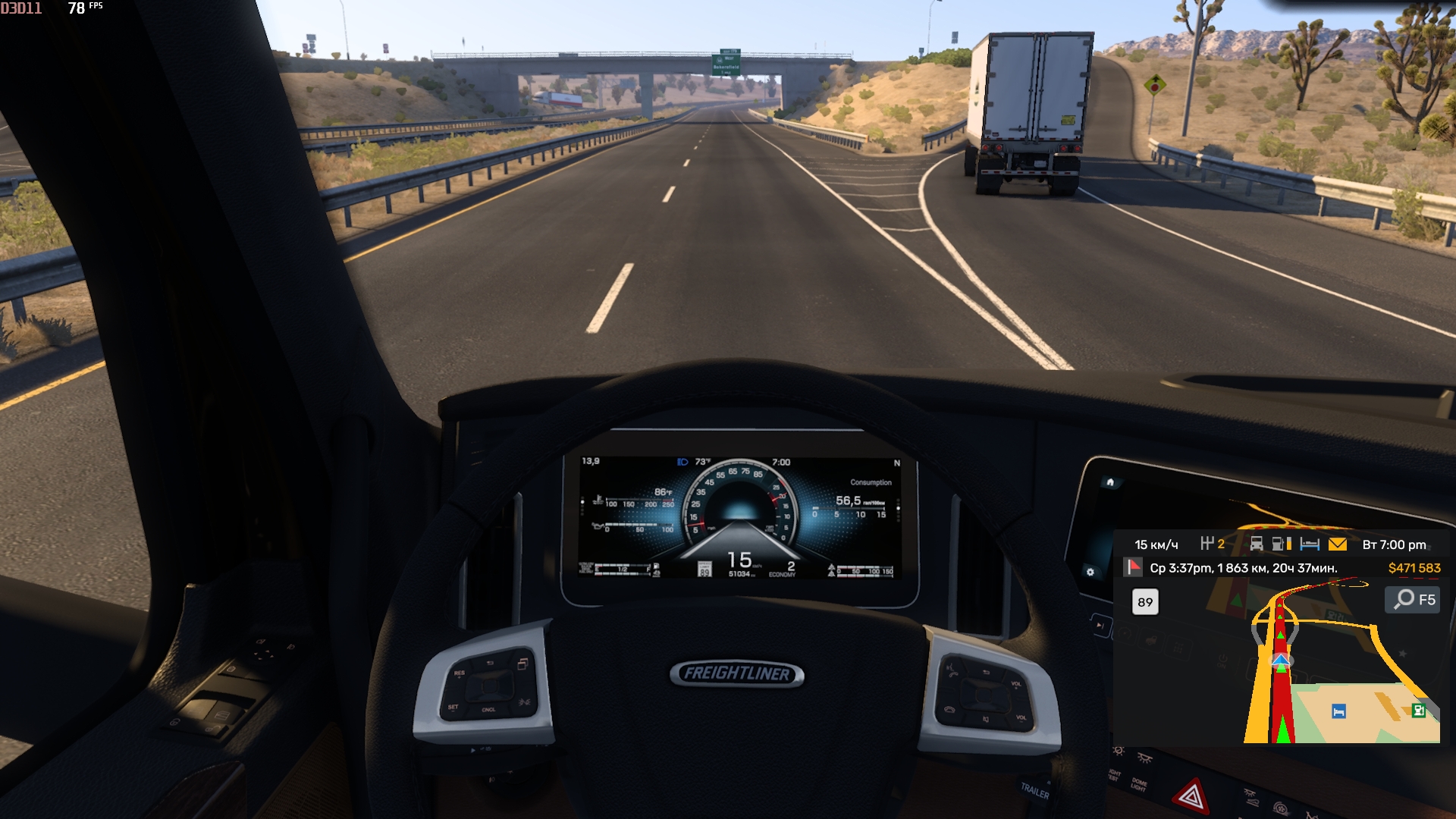Screen dimensions: 1456x819
Task: Select the green gas station map marker
Action: (x=1418, y=711)
